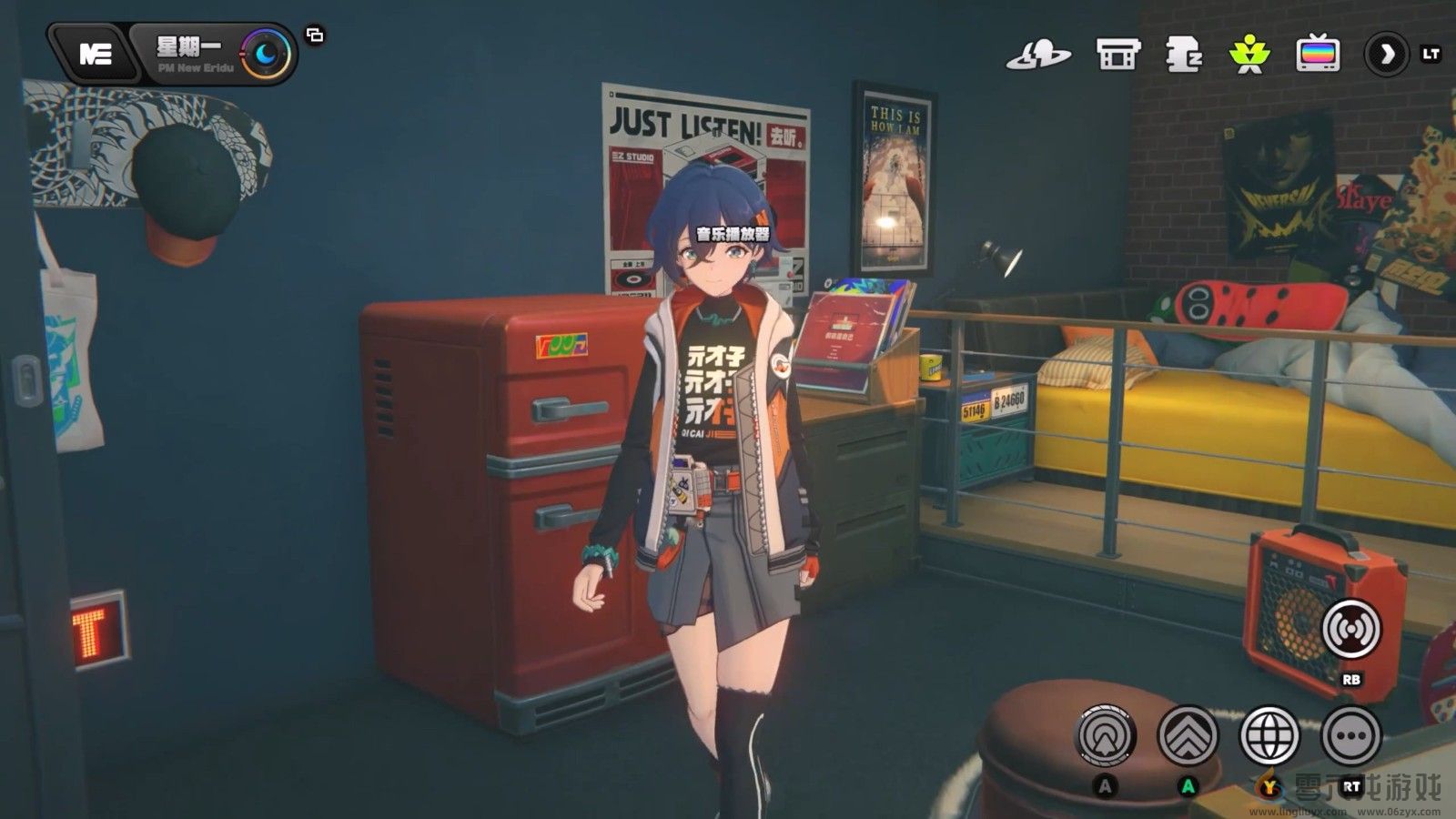Click the small overlapping-windows icon

(315, 35)
